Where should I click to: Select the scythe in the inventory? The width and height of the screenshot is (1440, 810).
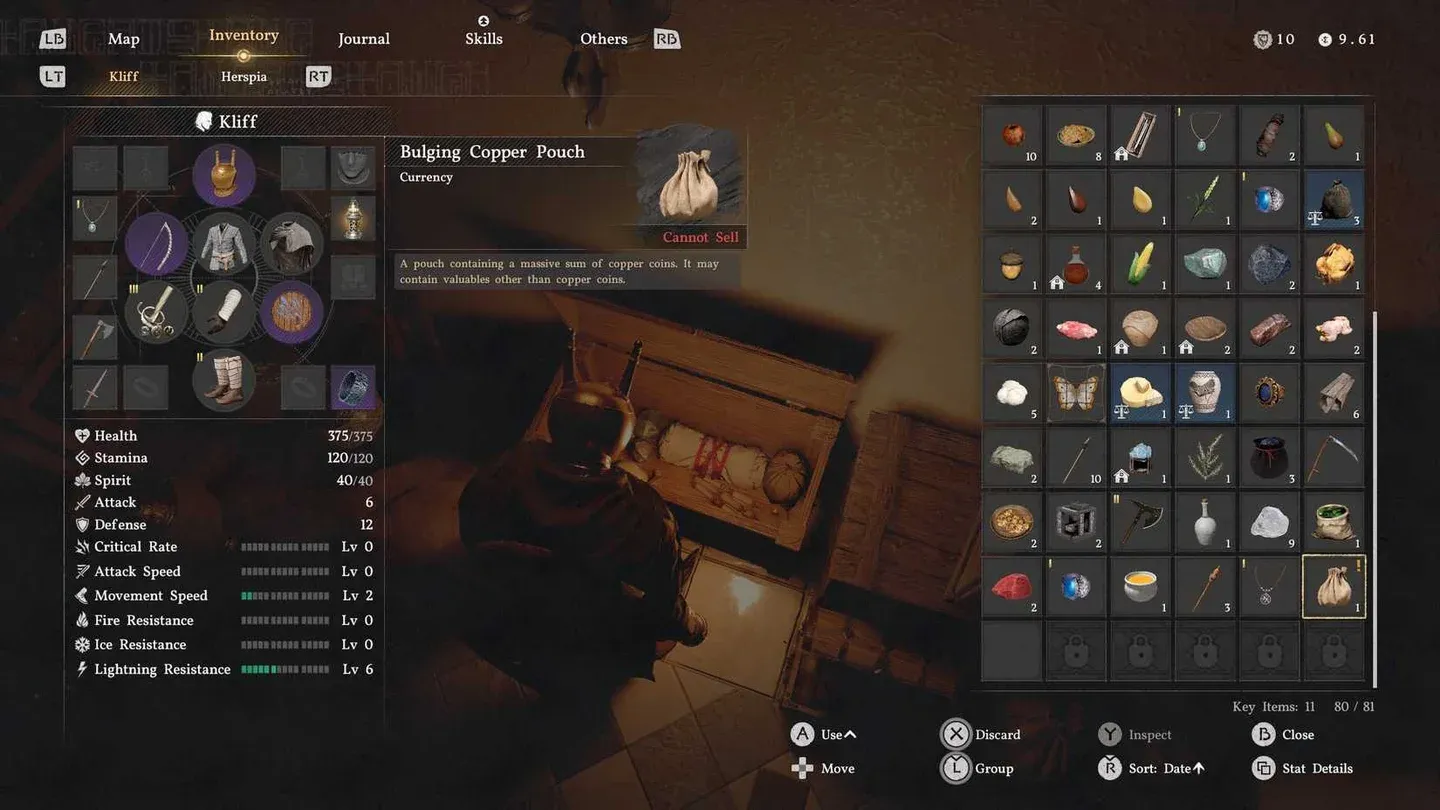1334,458
